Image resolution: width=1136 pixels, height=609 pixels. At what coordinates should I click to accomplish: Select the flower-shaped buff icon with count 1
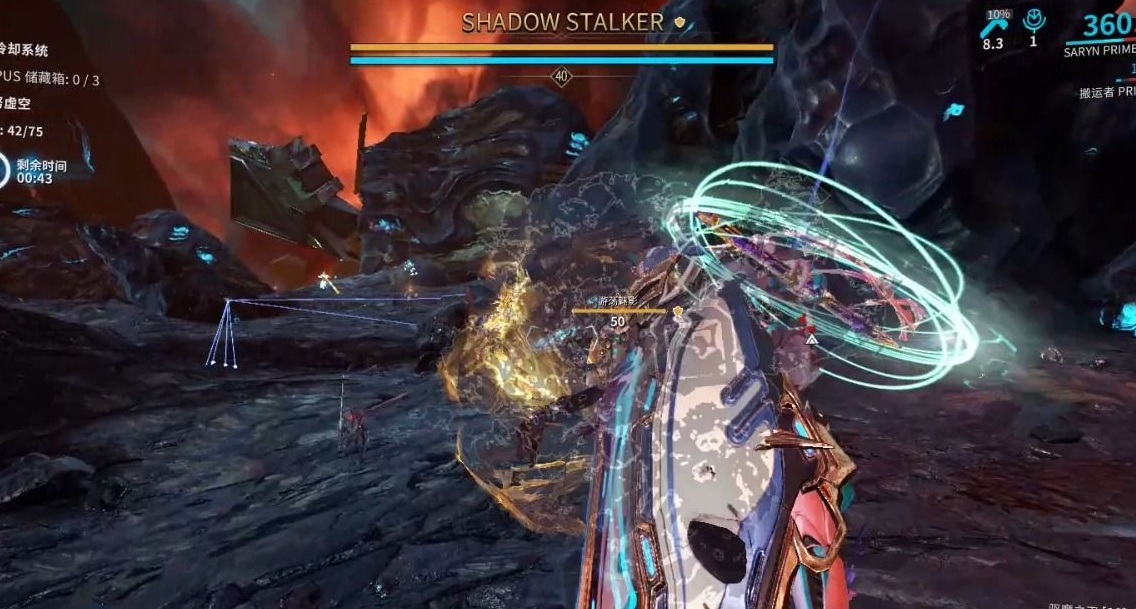1033,23
